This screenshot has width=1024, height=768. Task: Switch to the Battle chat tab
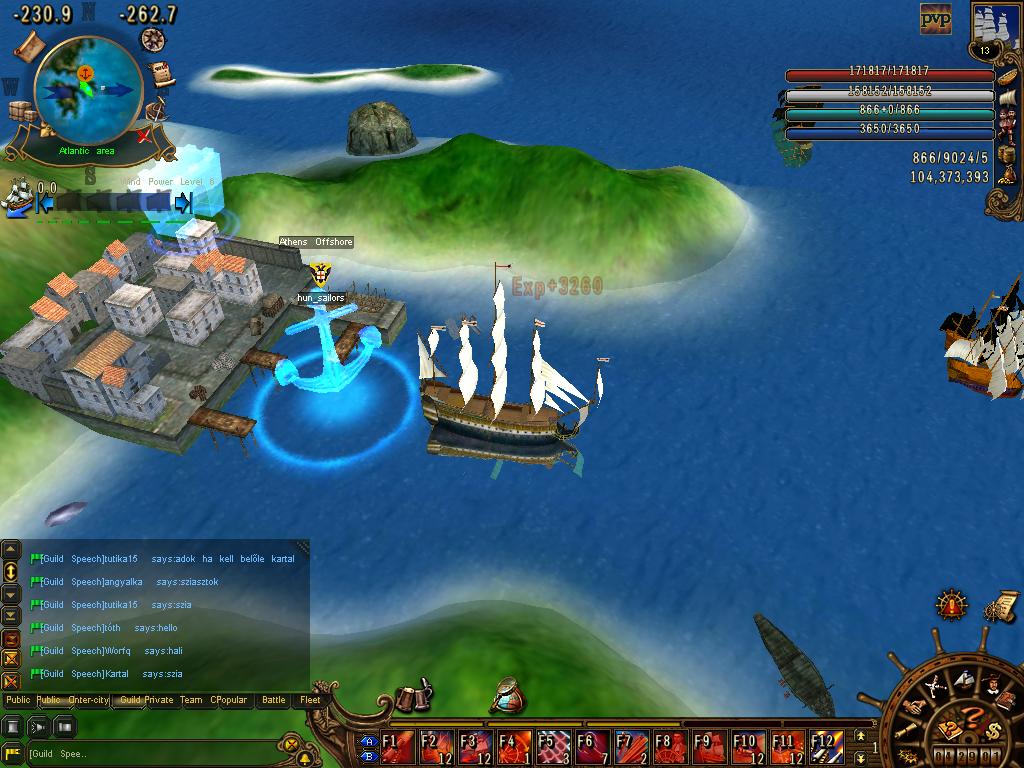pyautogui.click(x=273, y=700)
